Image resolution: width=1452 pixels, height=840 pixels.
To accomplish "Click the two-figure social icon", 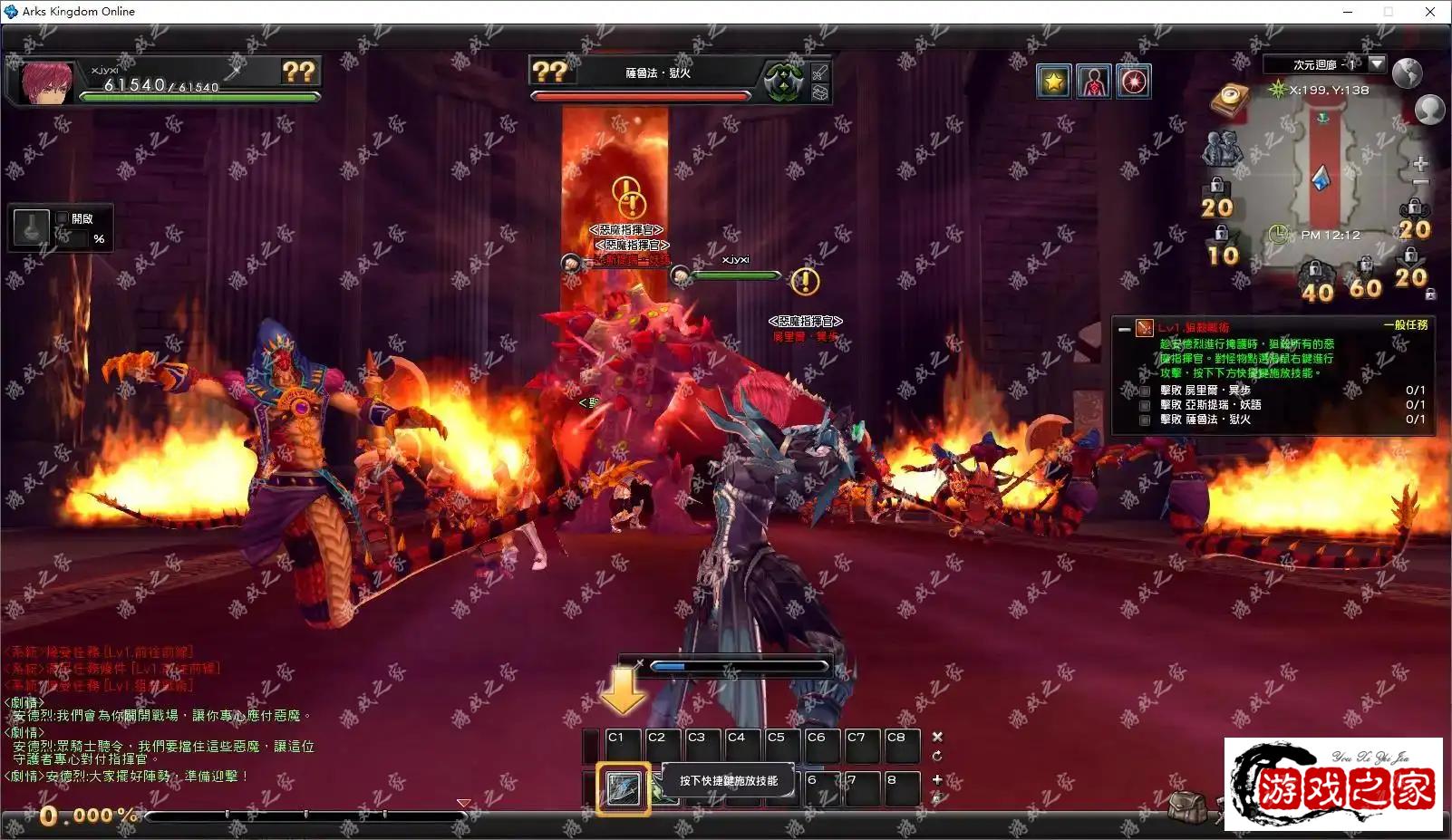I will [1222, 147].
